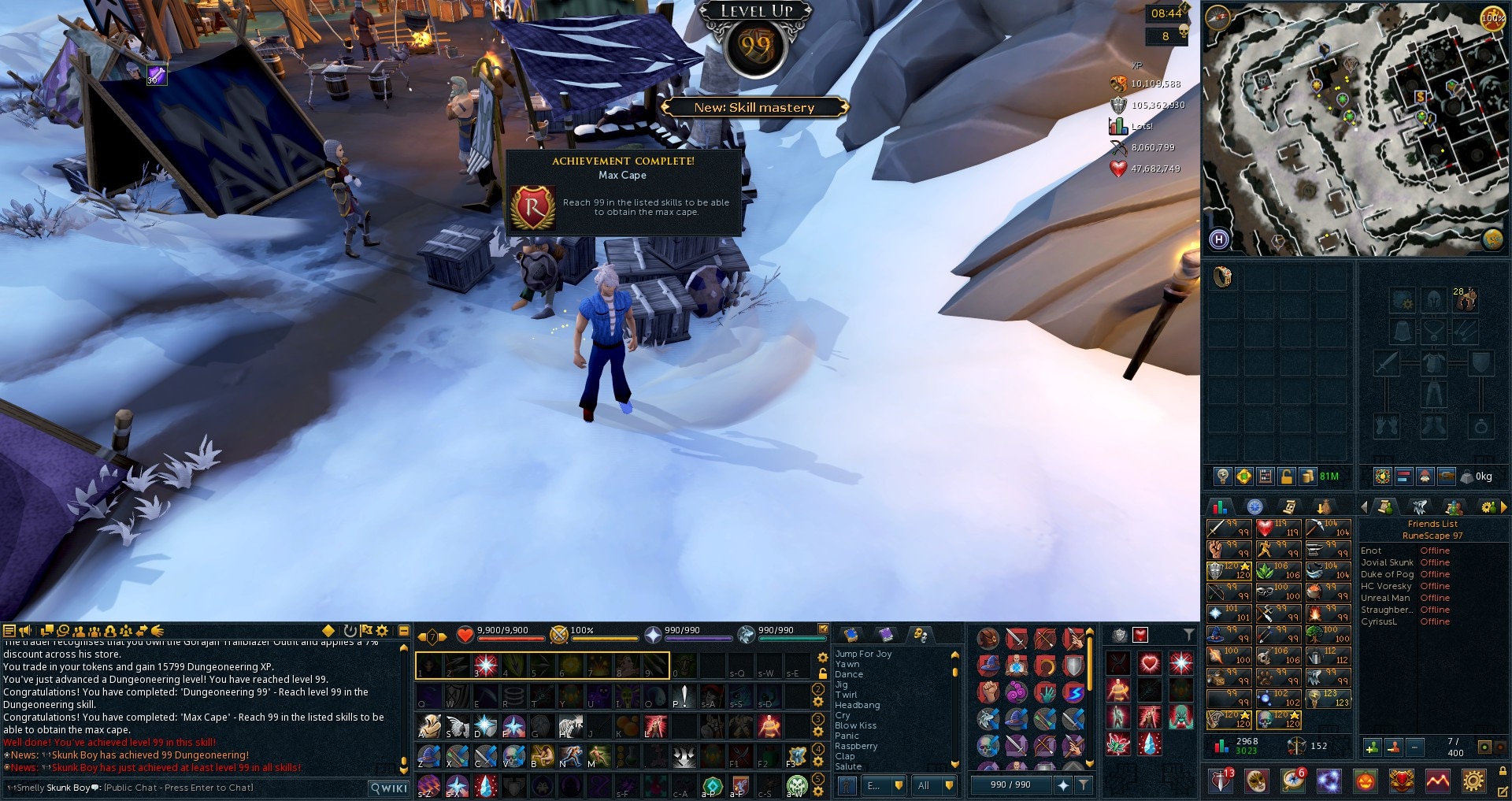Image resolution: width=1512 pixels, height=801 pixels.
Task: Click the Constitution heart skill at level 119
Action: click(x=1277, y=528)
